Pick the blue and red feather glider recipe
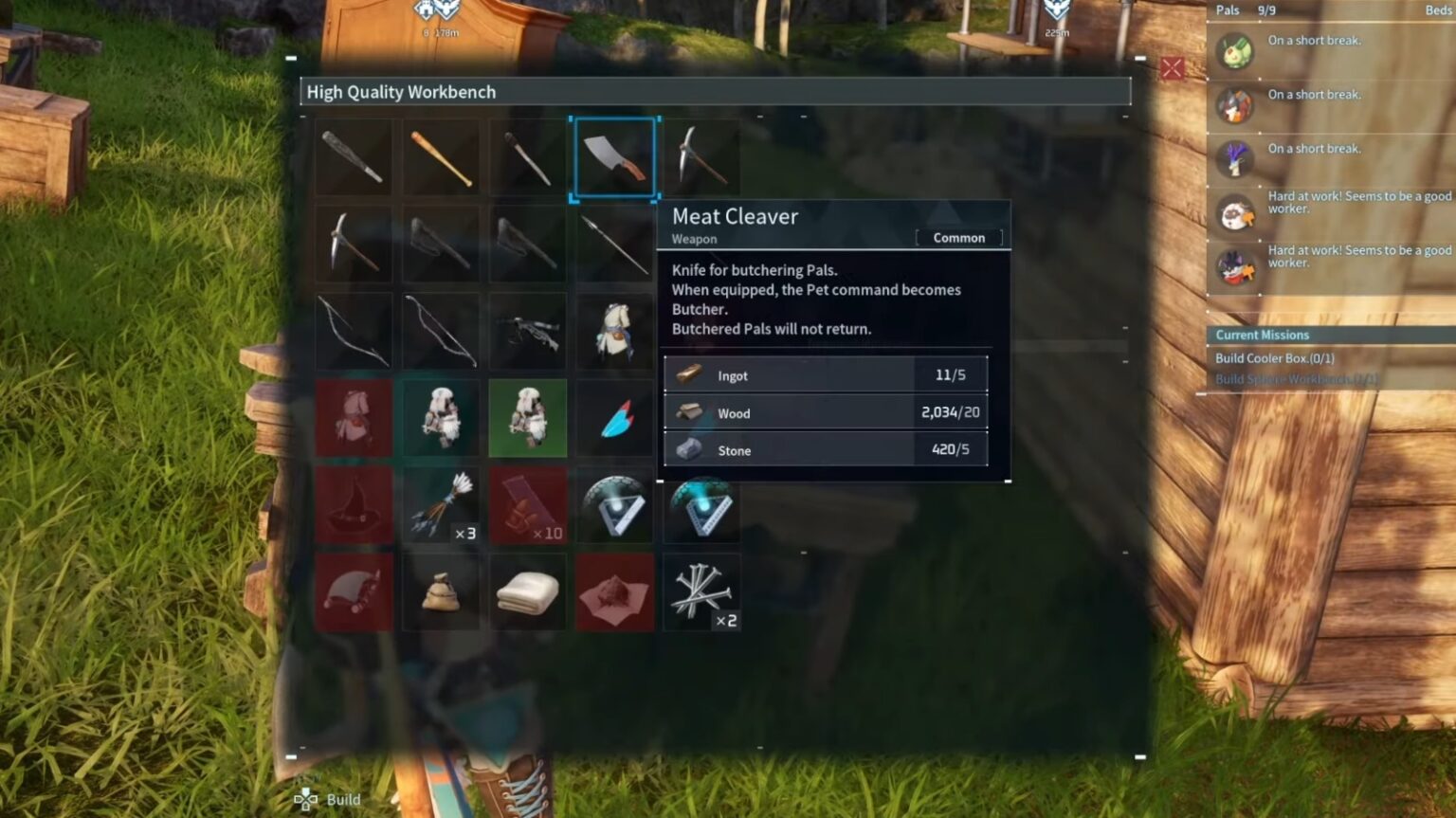The height and width of the screenshot is (818, 1456). pos(614,419)
